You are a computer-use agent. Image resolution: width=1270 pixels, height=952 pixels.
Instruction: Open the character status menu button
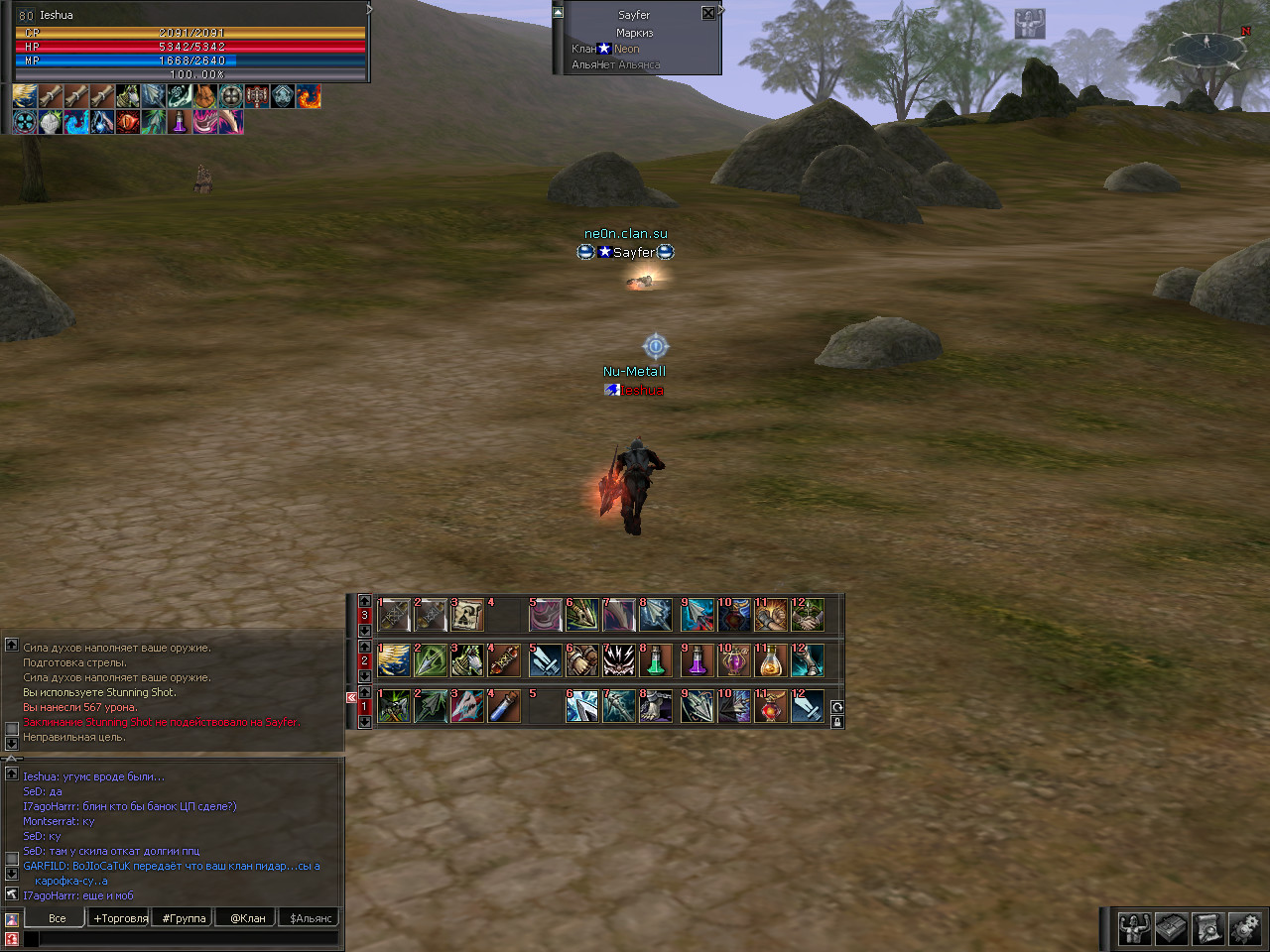click(1134, 929)
